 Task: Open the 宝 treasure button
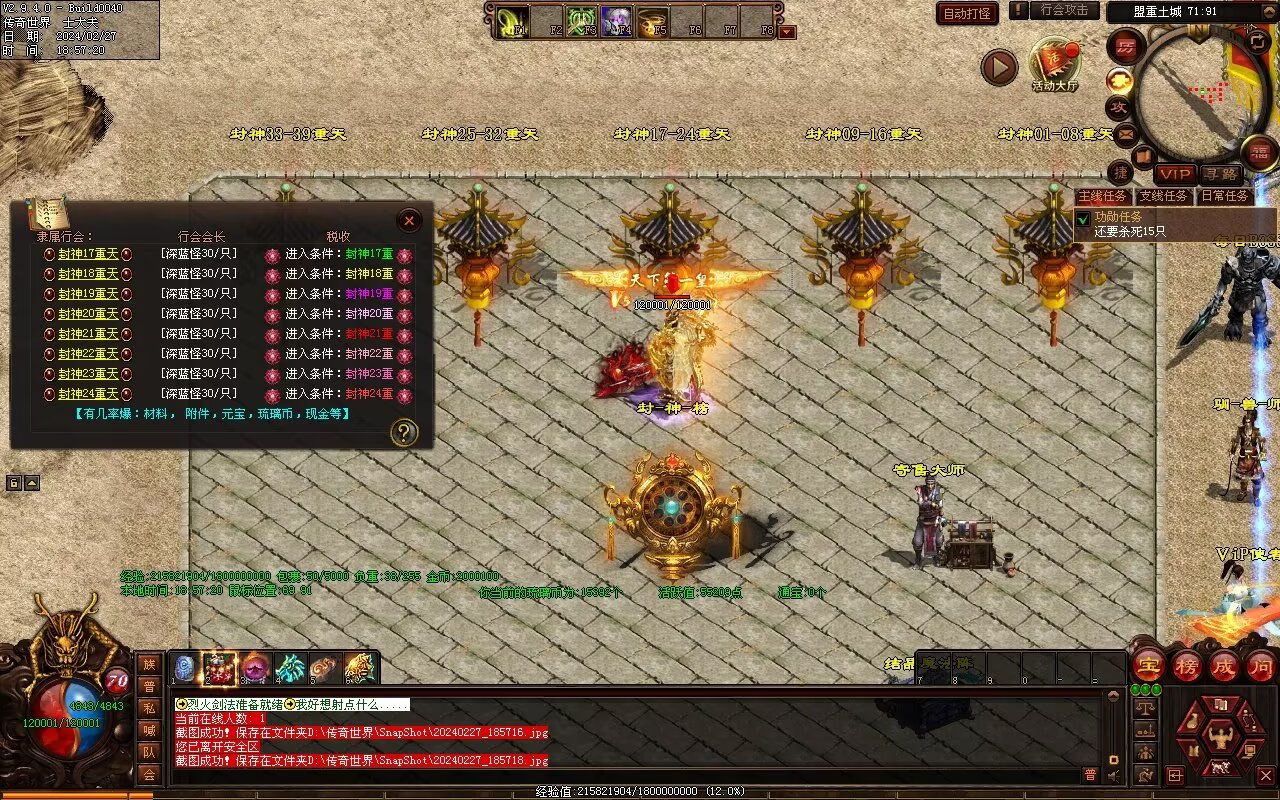pyautogui.click(x=1148, y=665)
